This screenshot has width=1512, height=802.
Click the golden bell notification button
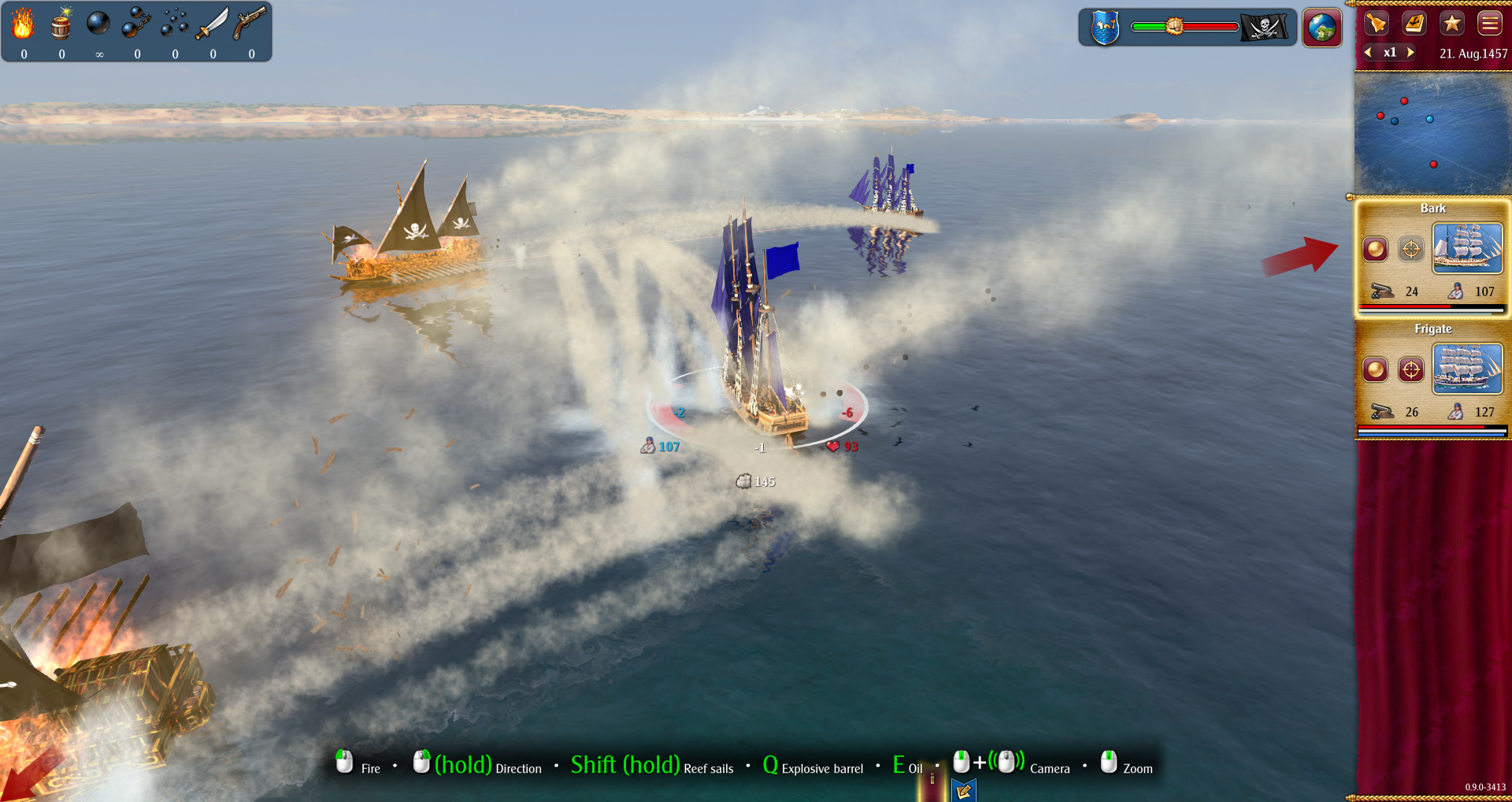tap(1376, 23)
